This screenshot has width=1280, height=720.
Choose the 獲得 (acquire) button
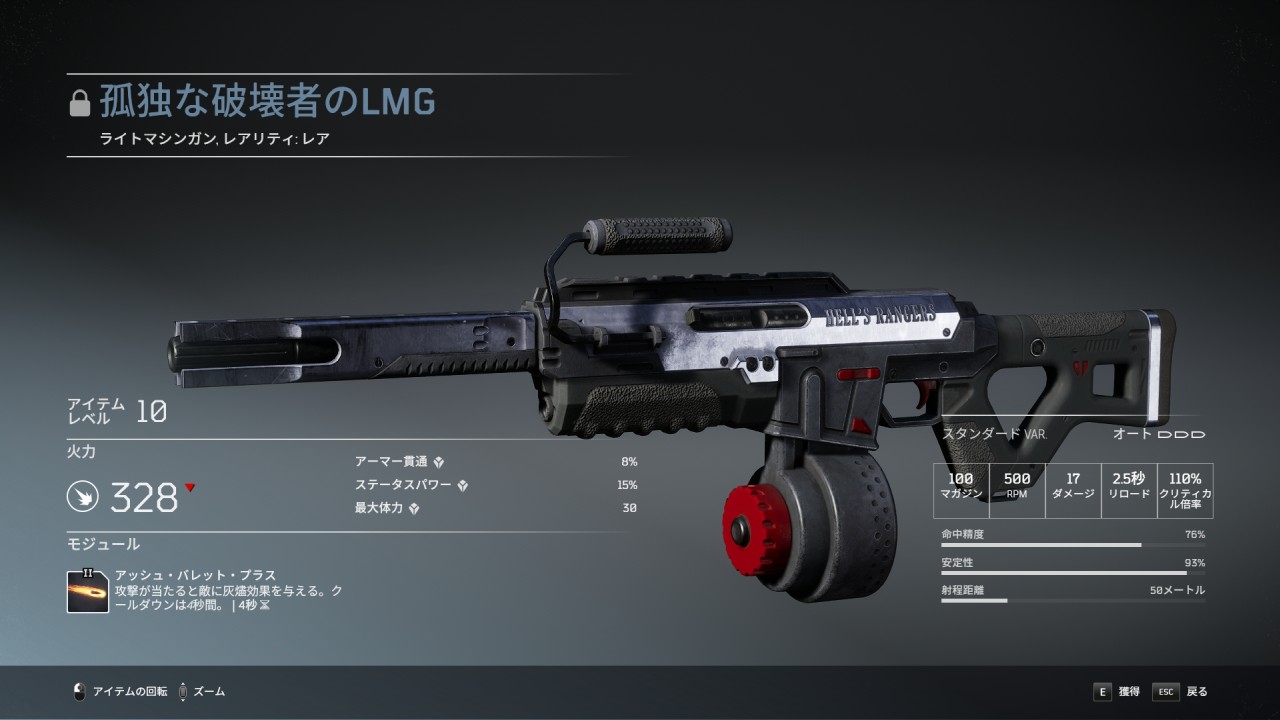1117,691
